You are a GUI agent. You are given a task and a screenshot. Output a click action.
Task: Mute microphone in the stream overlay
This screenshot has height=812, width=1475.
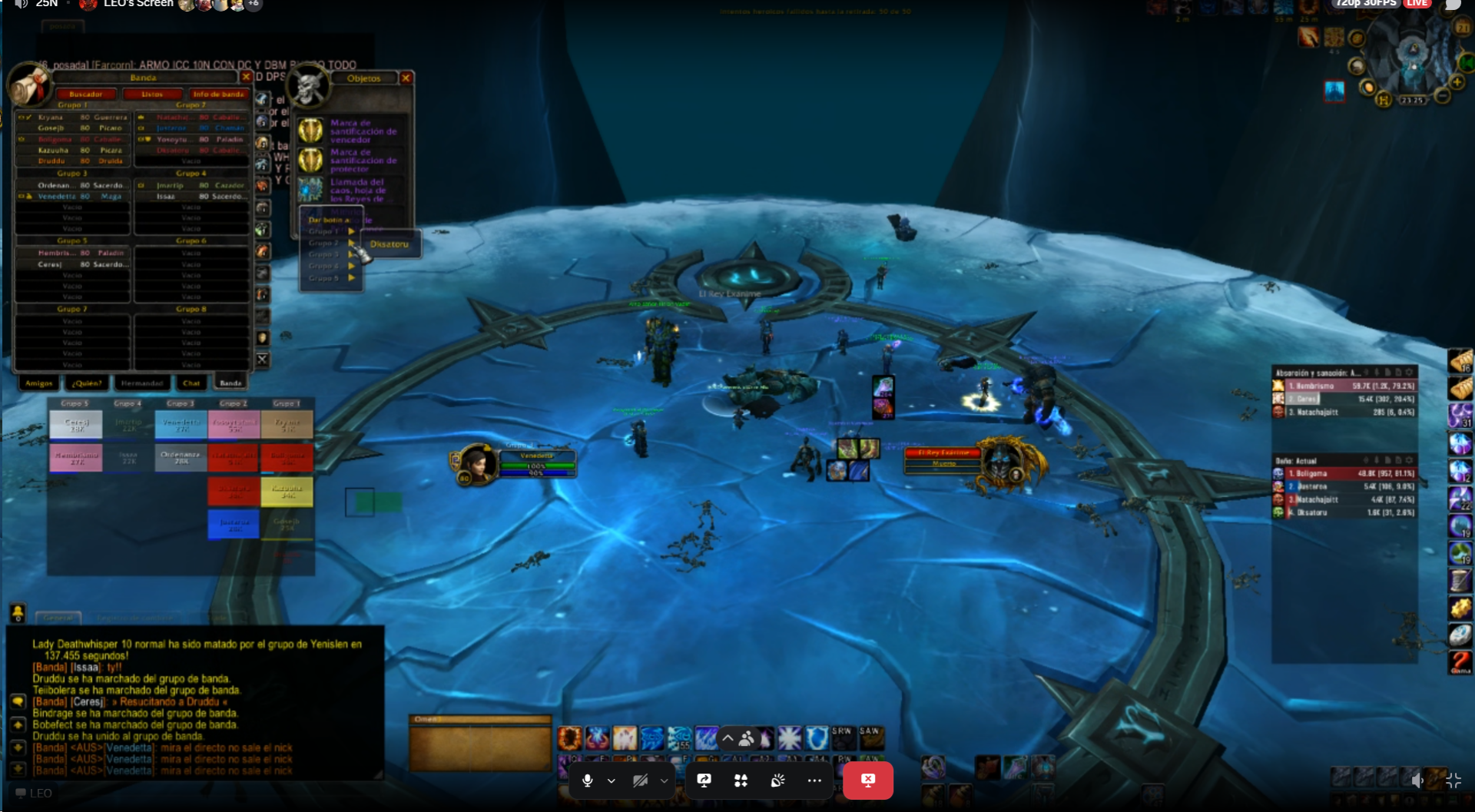[x=588, y=781]
